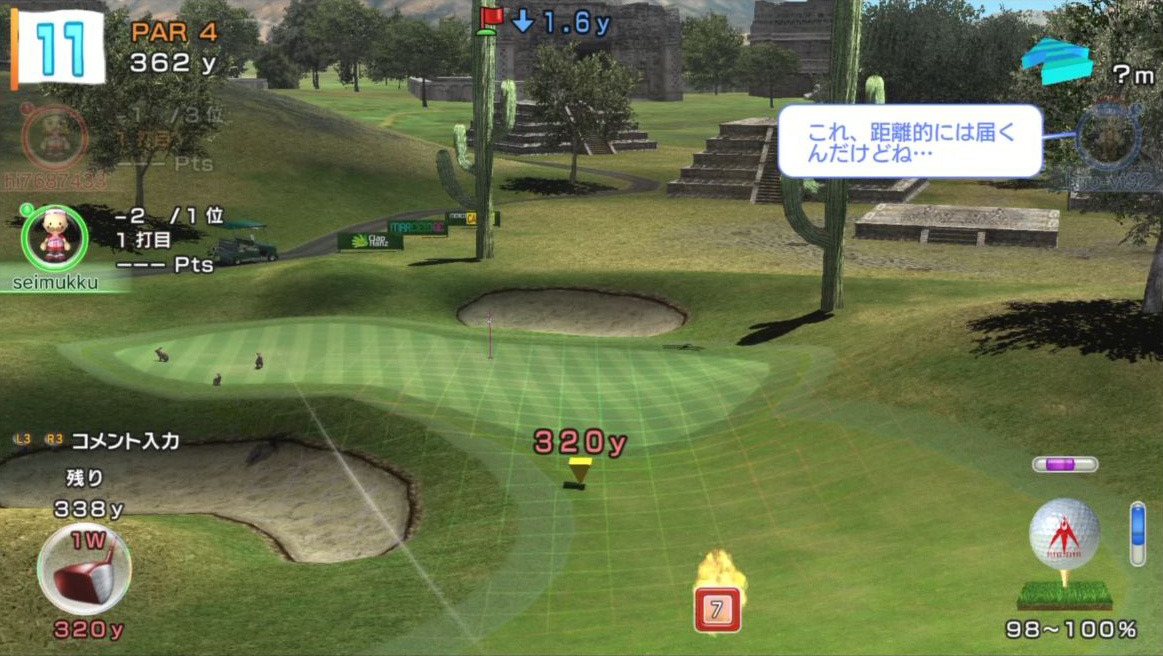Select the purple capsule gauge above the ball

(x=1065, y=464)
